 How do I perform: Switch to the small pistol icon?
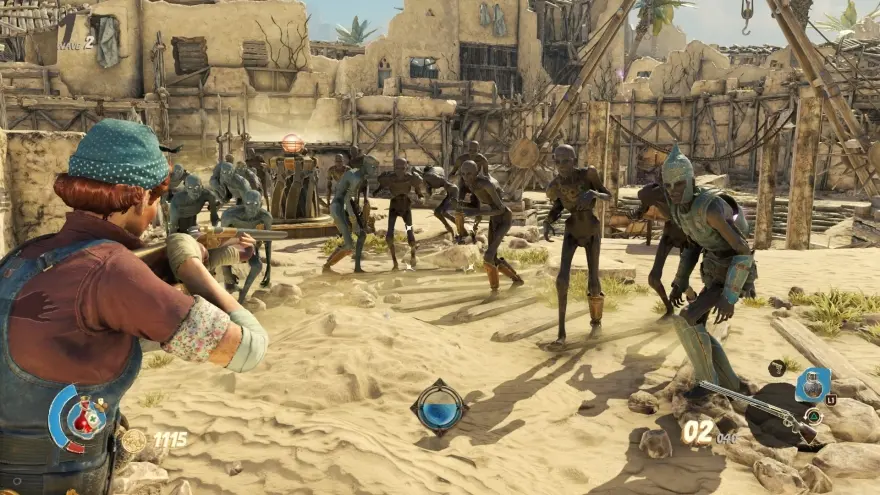point(777,368)
